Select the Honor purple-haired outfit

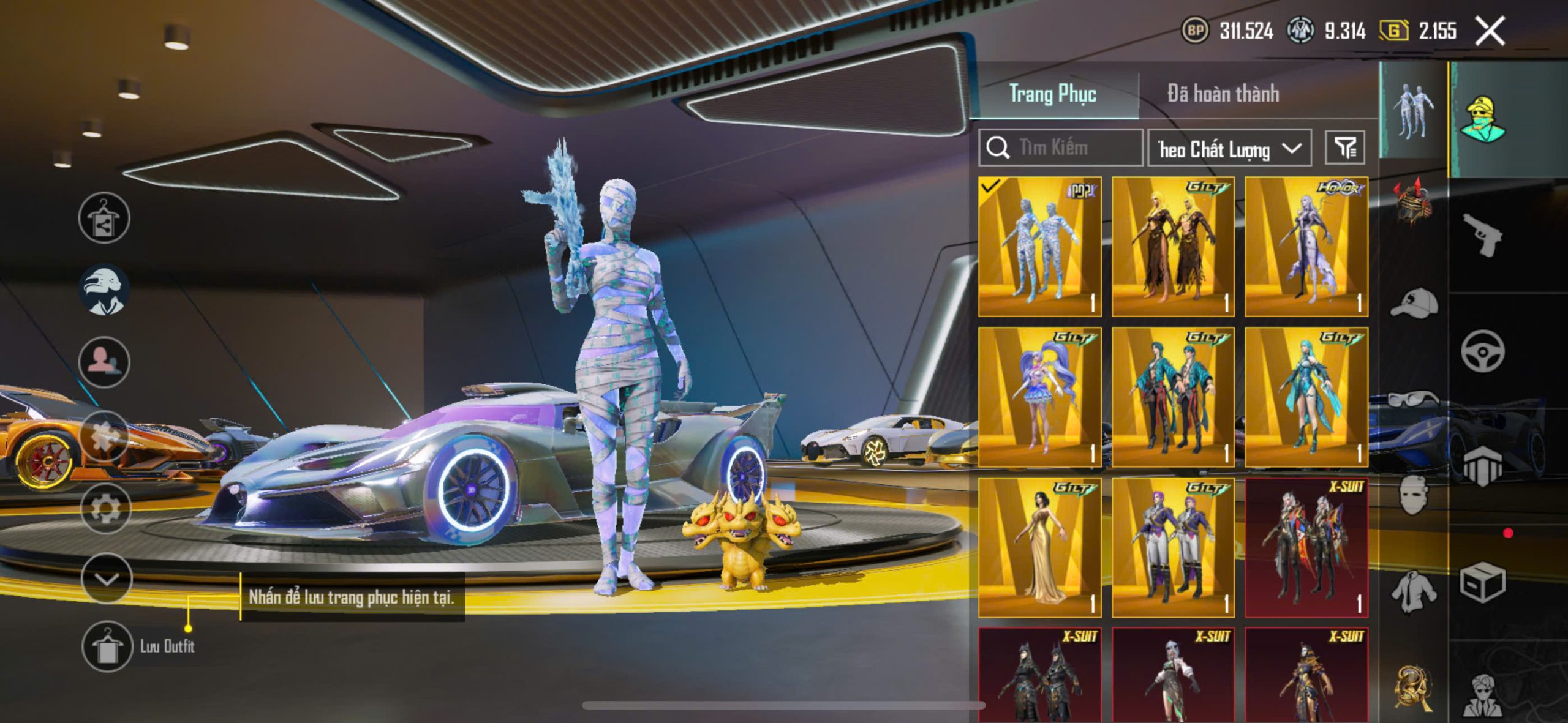1306,247
